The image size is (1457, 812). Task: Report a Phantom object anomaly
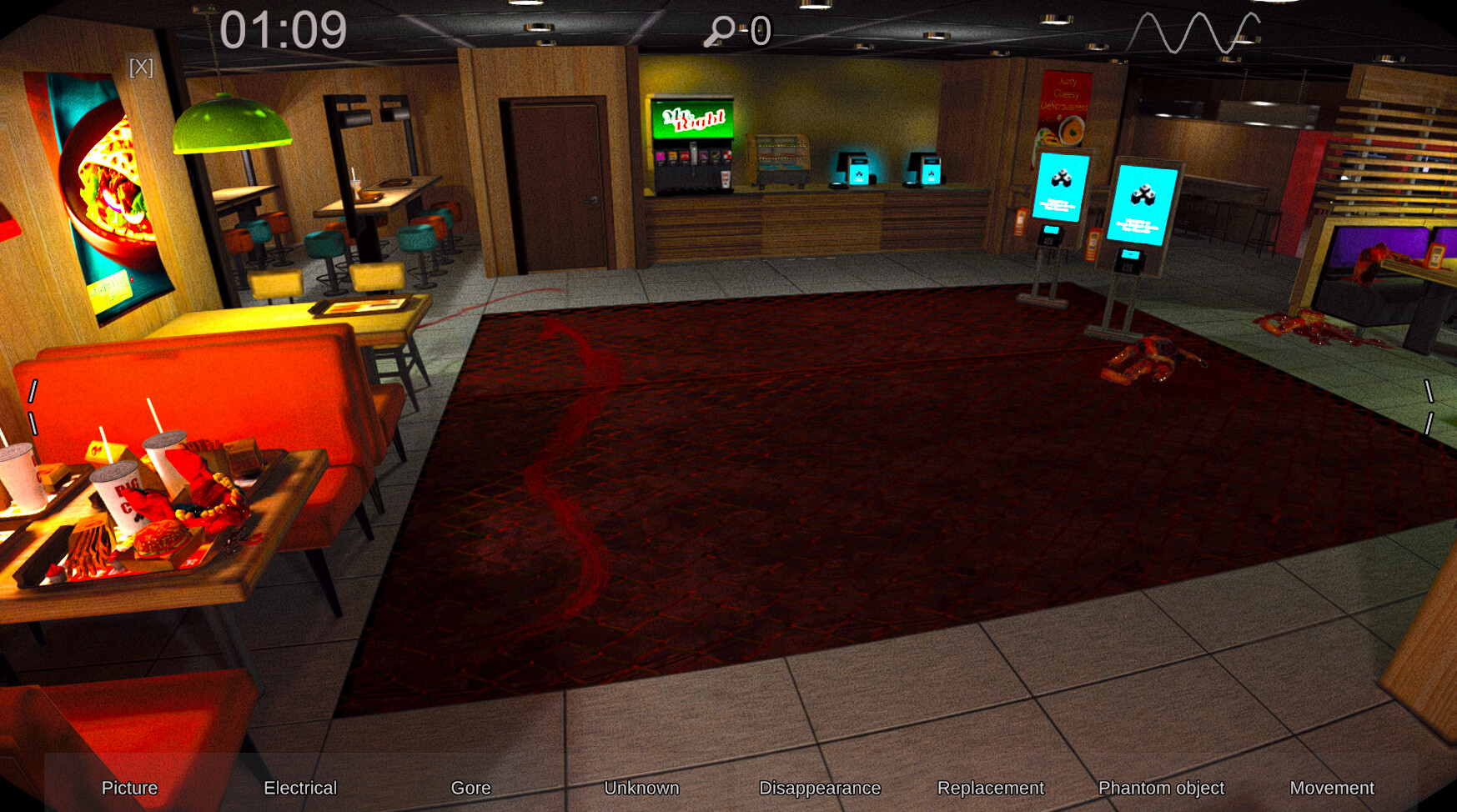click(x=1163, y=788)
